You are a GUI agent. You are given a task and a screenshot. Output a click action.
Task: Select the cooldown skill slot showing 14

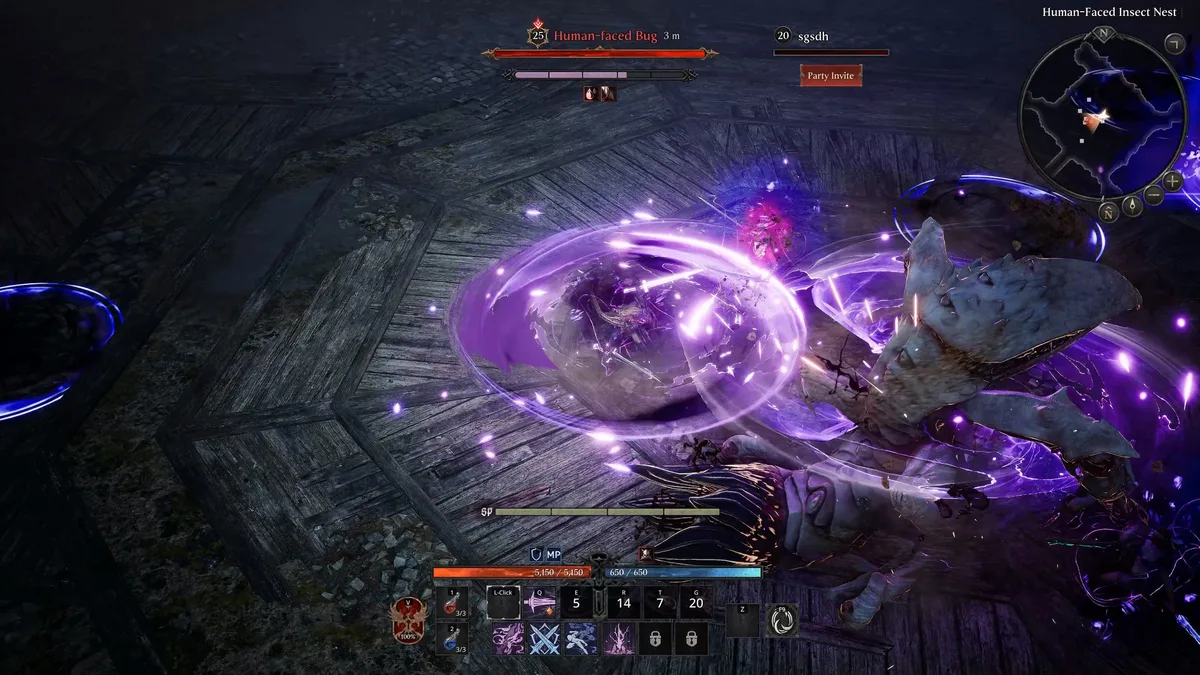pyautogui.click(x=624, y=603)
